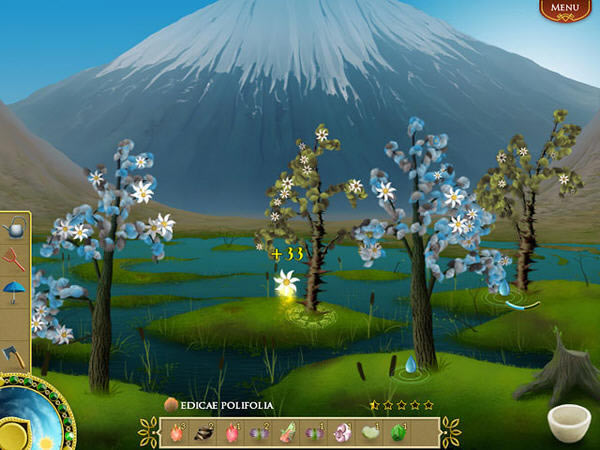This screenshot has width=600, height=450.
Task: Pick the bright green seed slot
Action: coord(397,432)
